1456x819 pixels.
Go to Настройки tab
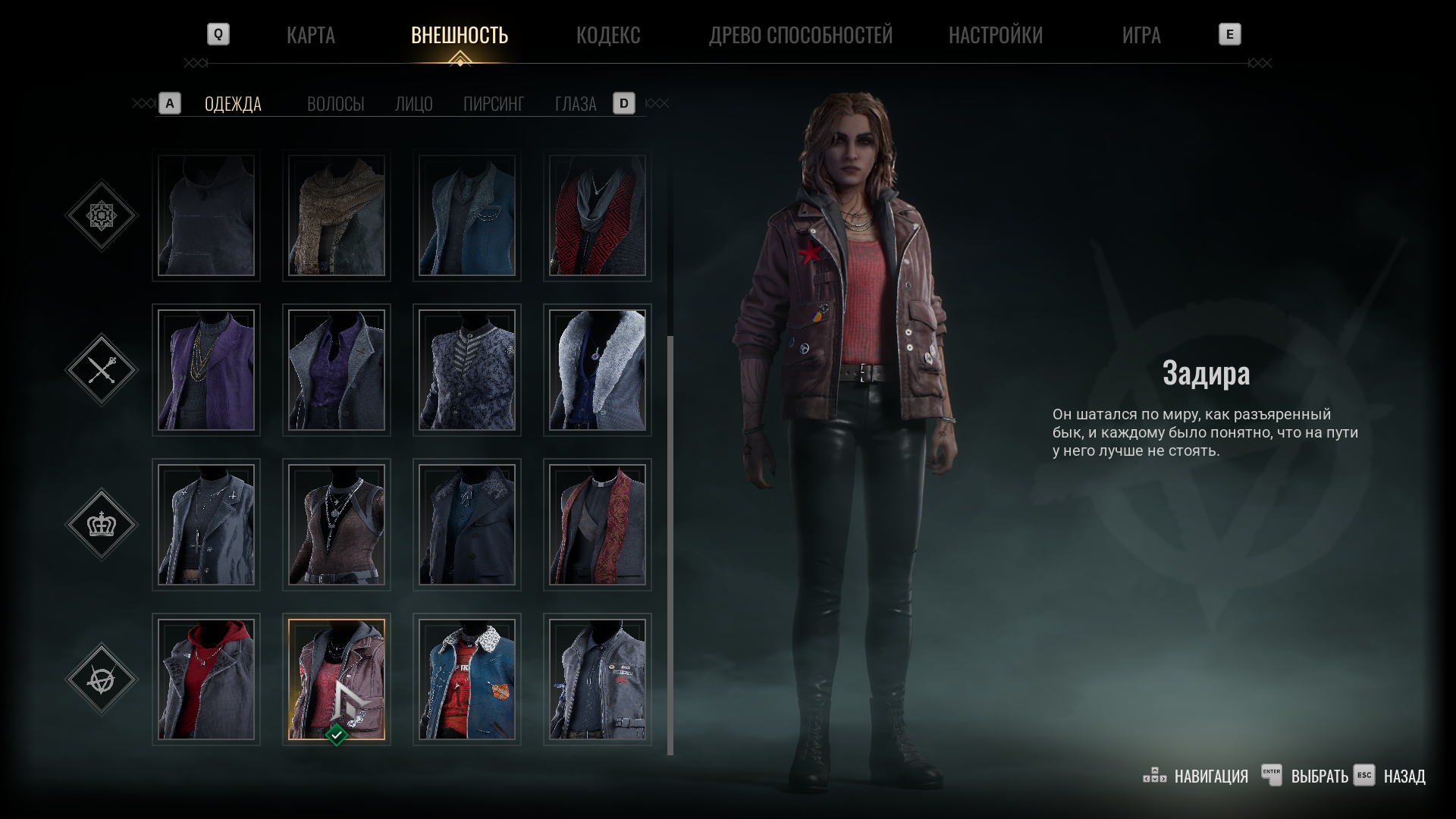[995, 35]
